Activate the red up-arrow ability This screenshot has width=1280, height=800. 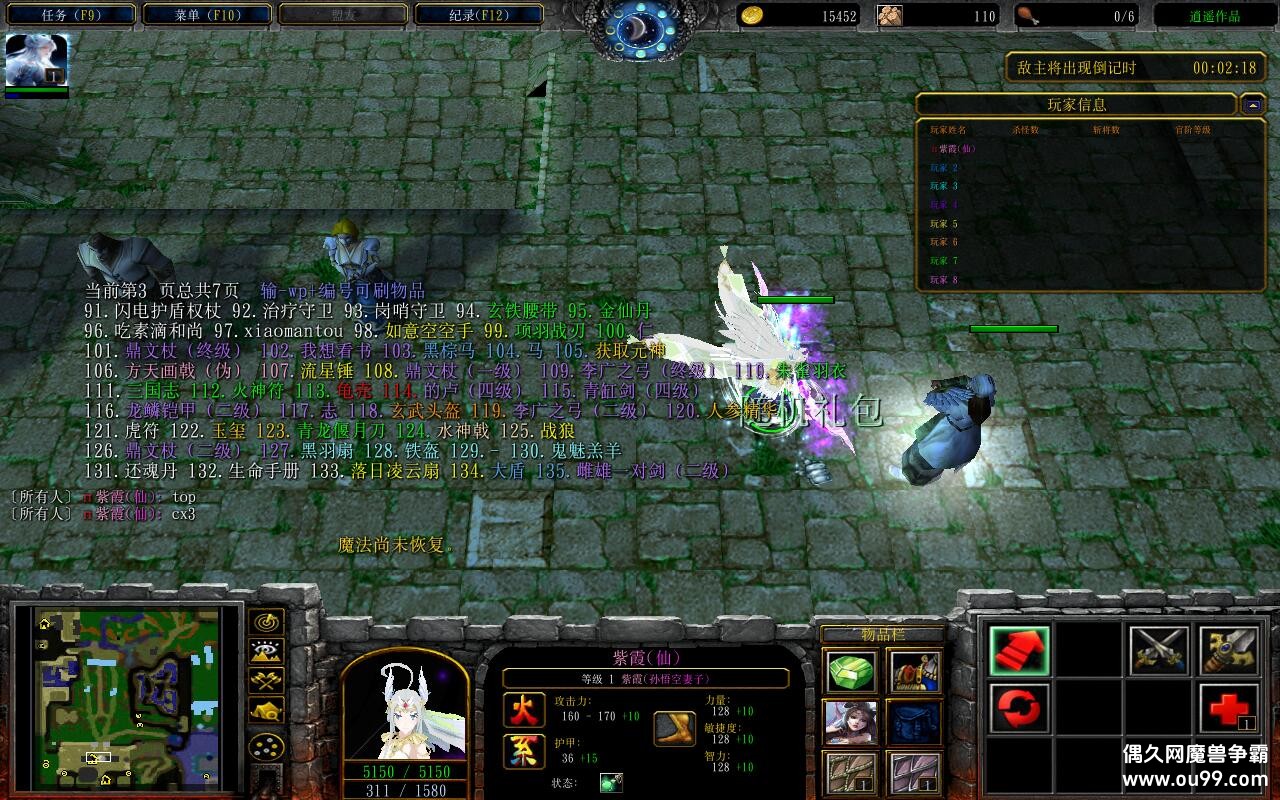tap(1019, 651)
